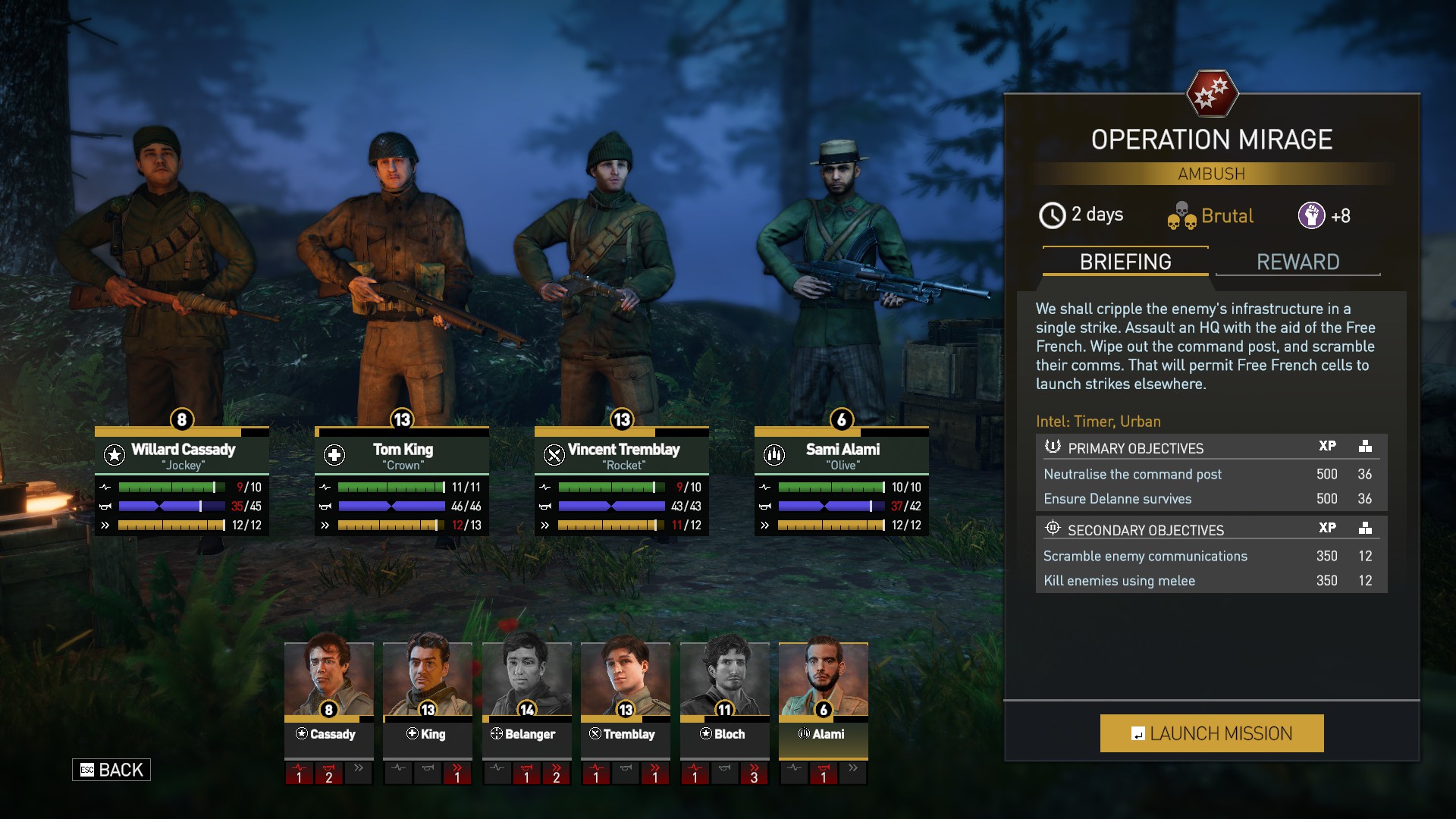Image resolution: width=1456 pixels, height=819 pixels.
Task: Select Tremblay's roster portrait
Action: 625,679
